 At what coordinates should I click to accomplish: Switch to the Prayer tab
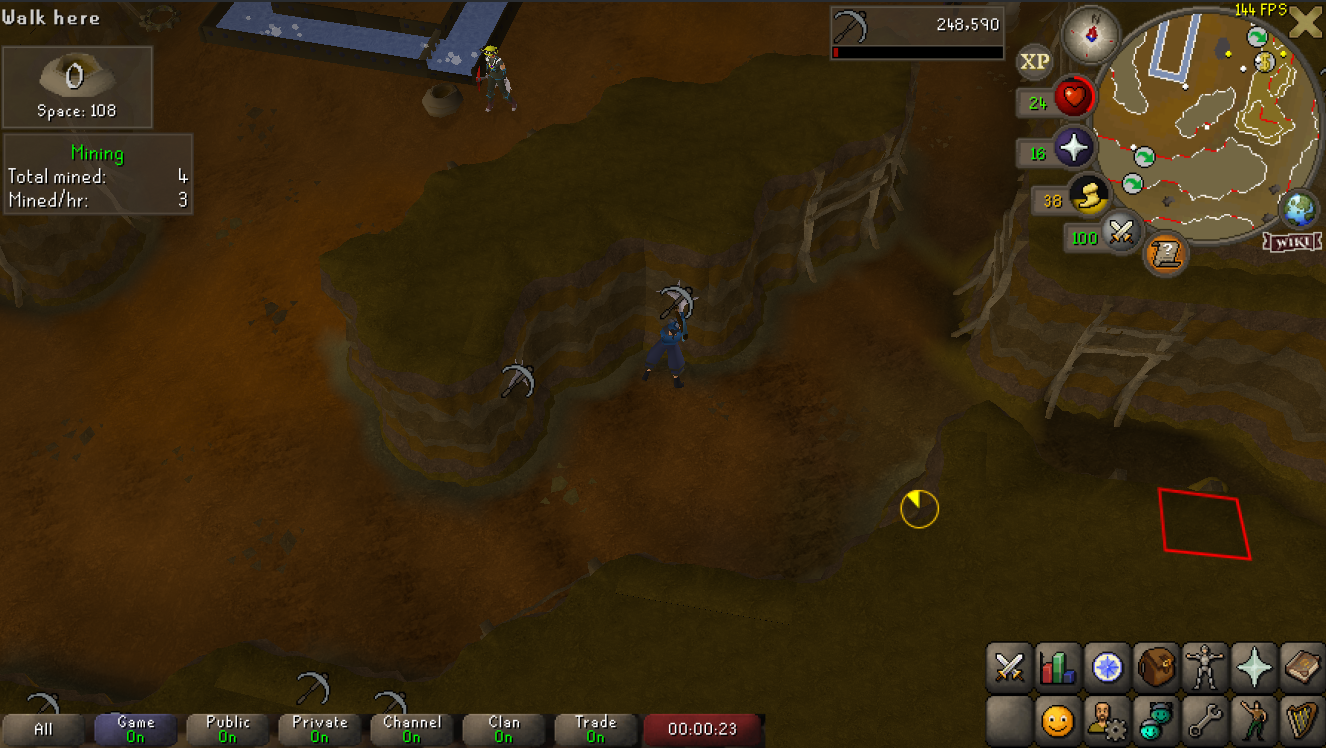[1255, 668]
